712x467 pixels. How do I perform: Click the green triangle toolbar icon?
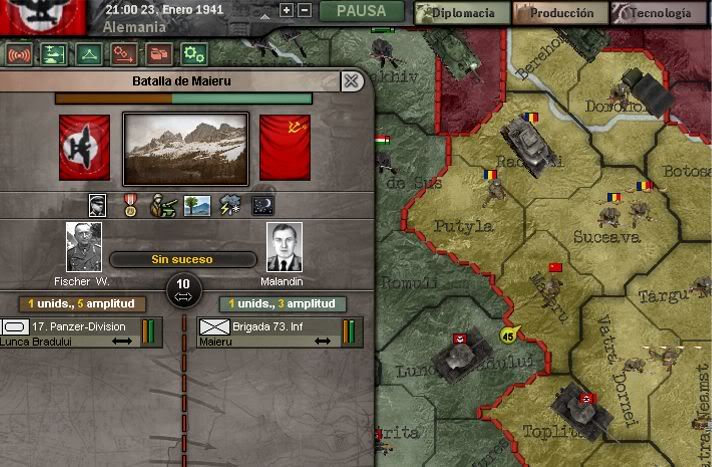(x=89, y=54)
